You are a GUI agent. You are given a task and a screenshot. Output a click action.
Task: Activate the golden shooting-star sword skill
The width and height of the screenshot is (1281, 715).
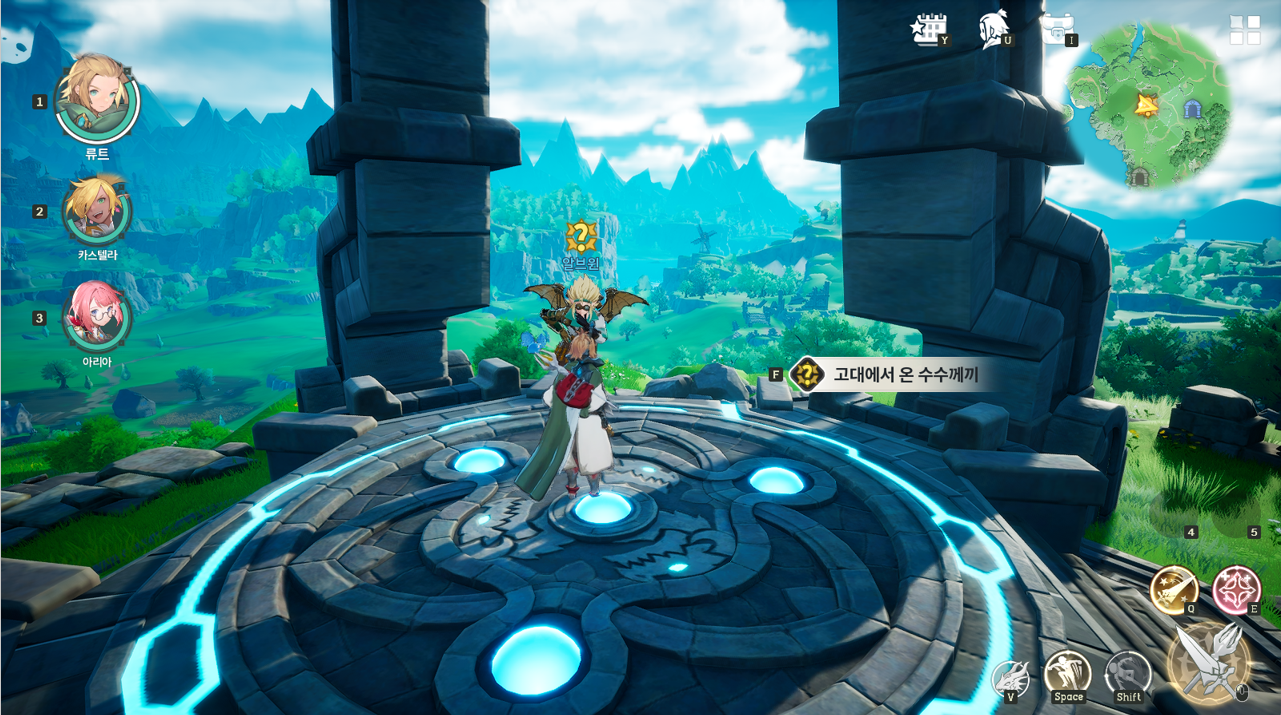pos(1173,589)
